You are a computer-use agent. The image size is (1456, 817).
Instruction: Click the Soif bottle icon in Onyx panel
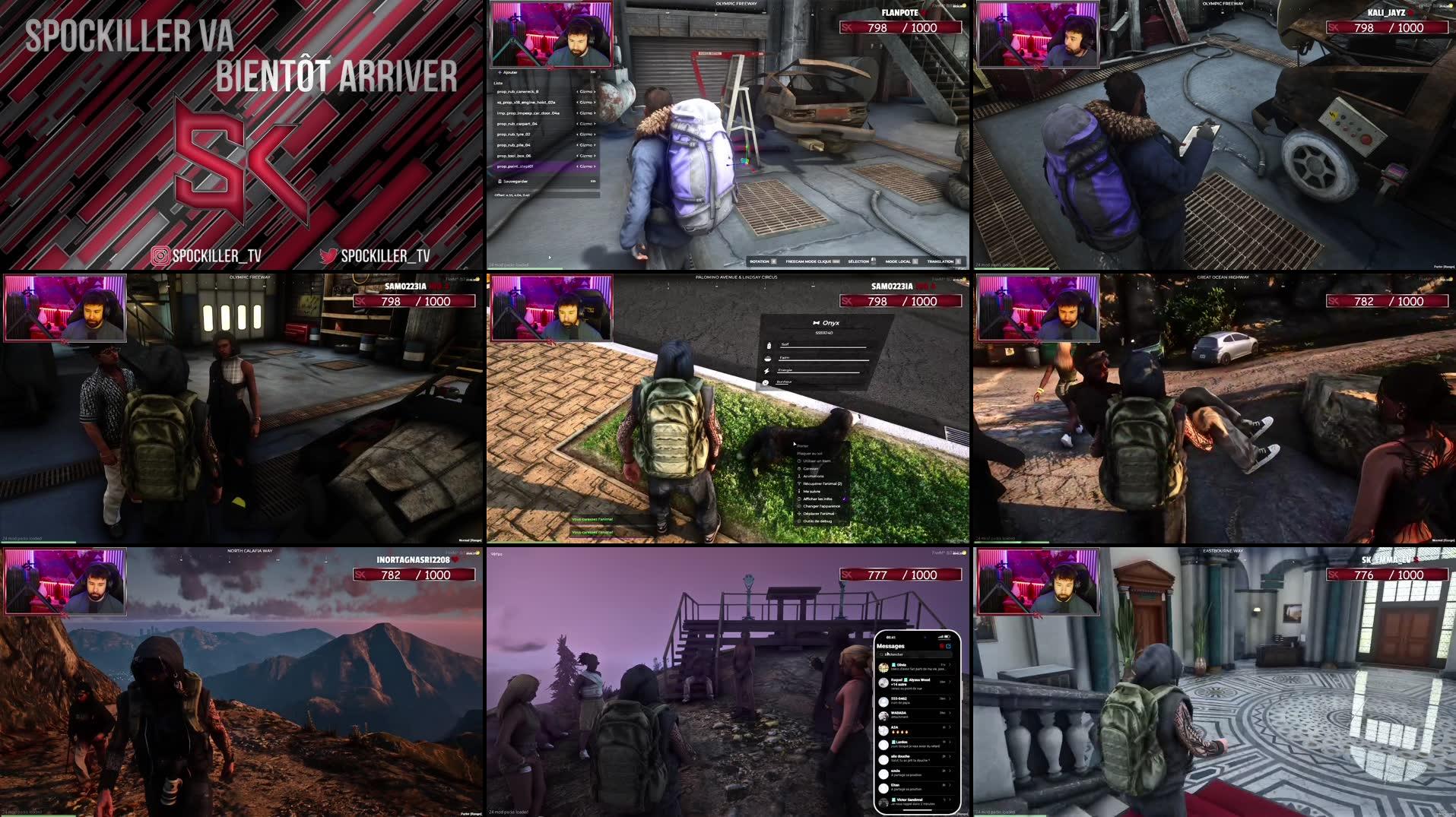click(769, 346)
